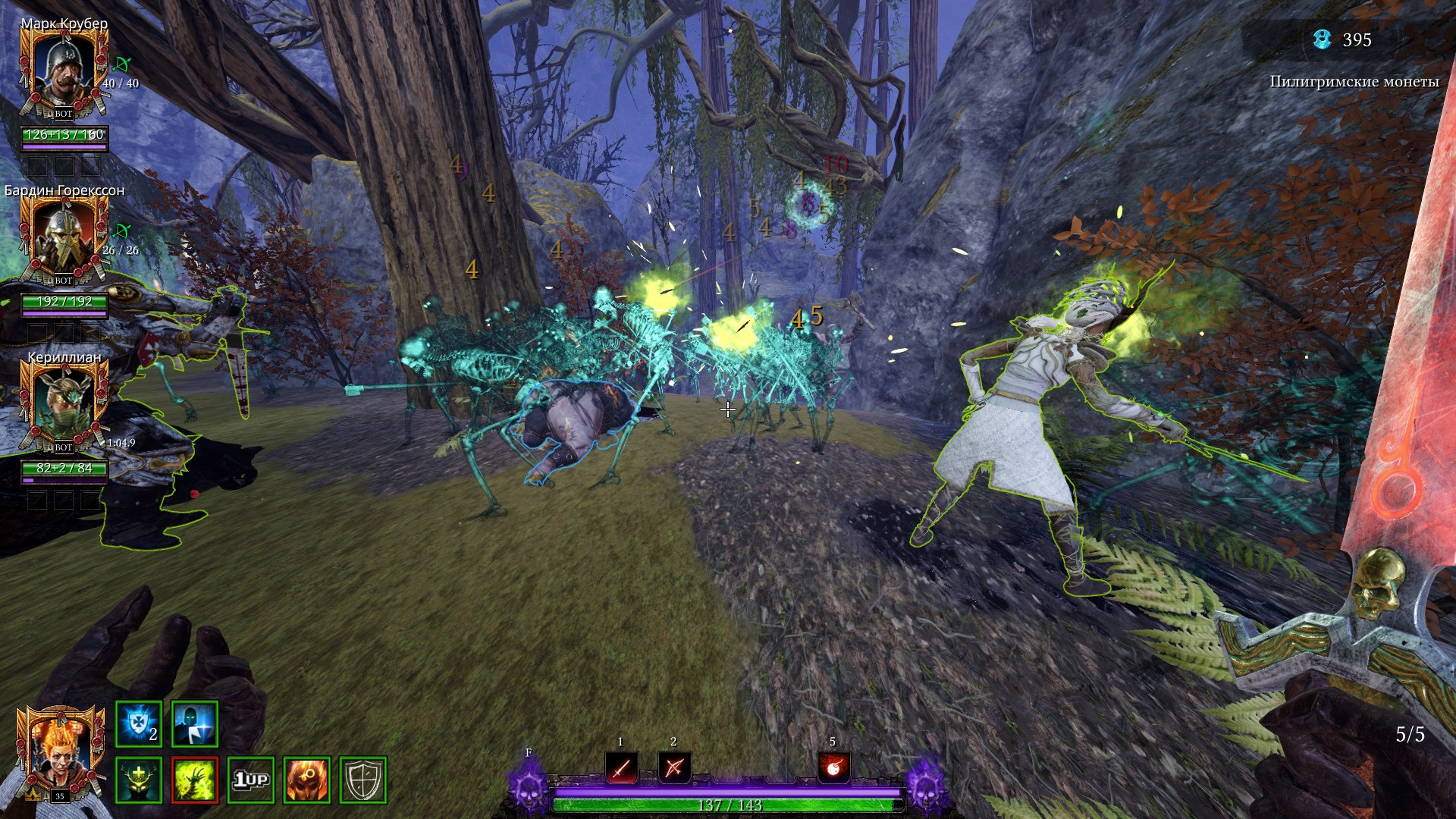Inspect the antlered crown green buff icon

pyautogui.click(x=138, y=780)
